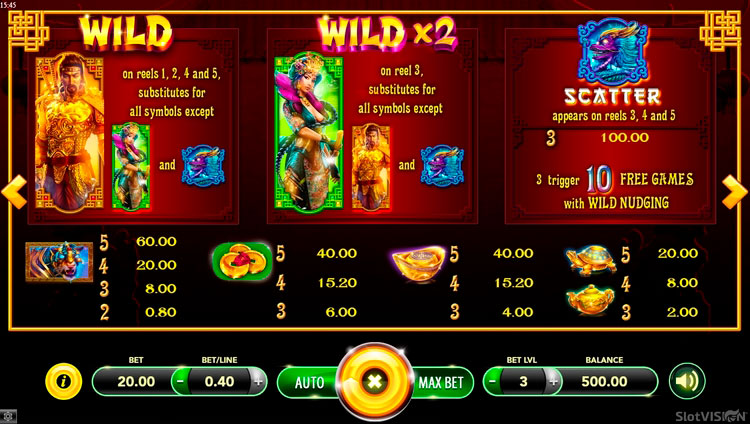Viewport: 750px width, 424px height.
Task: Decrease the bet per line
Action: coord(180,381)
